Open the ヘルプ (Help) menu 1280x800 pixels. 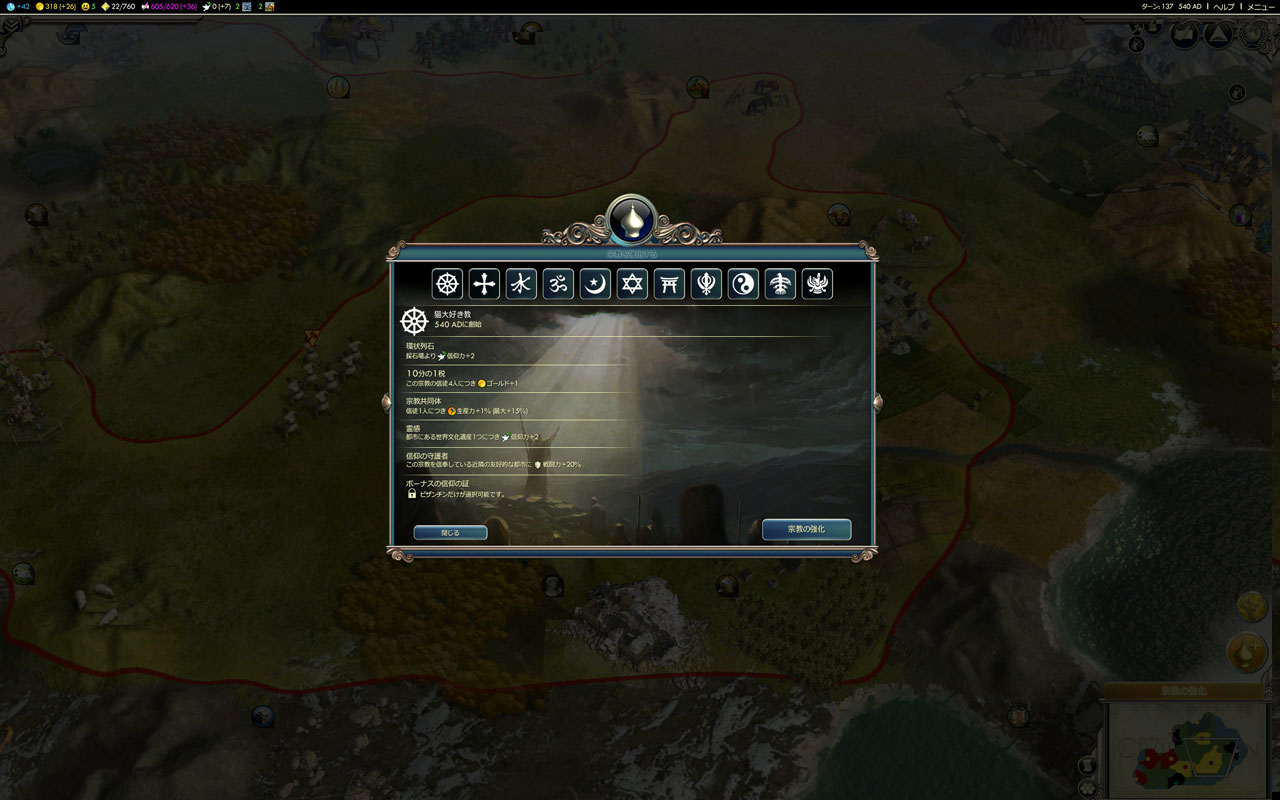[1224, 7]
